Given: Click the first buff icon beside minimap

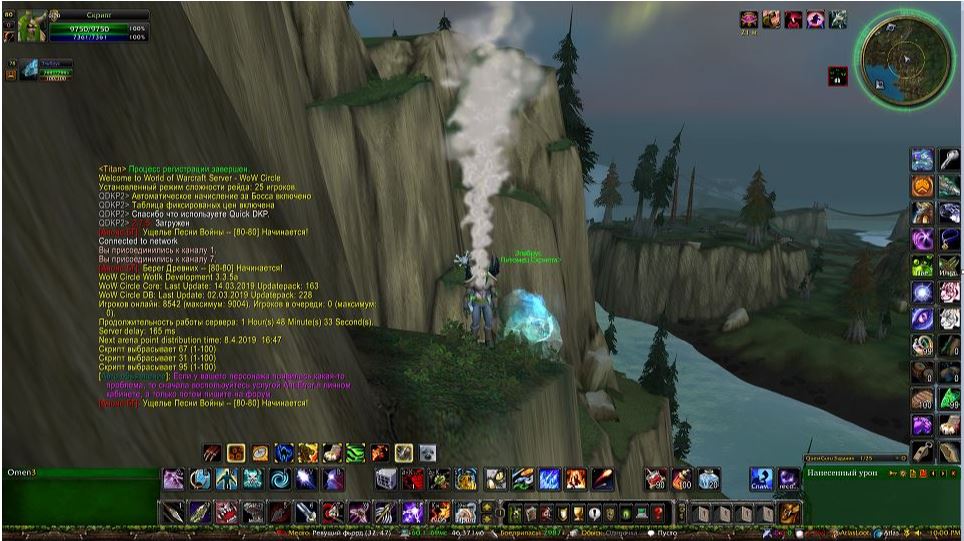Looking at the screenshot, I should pos(748,19).
